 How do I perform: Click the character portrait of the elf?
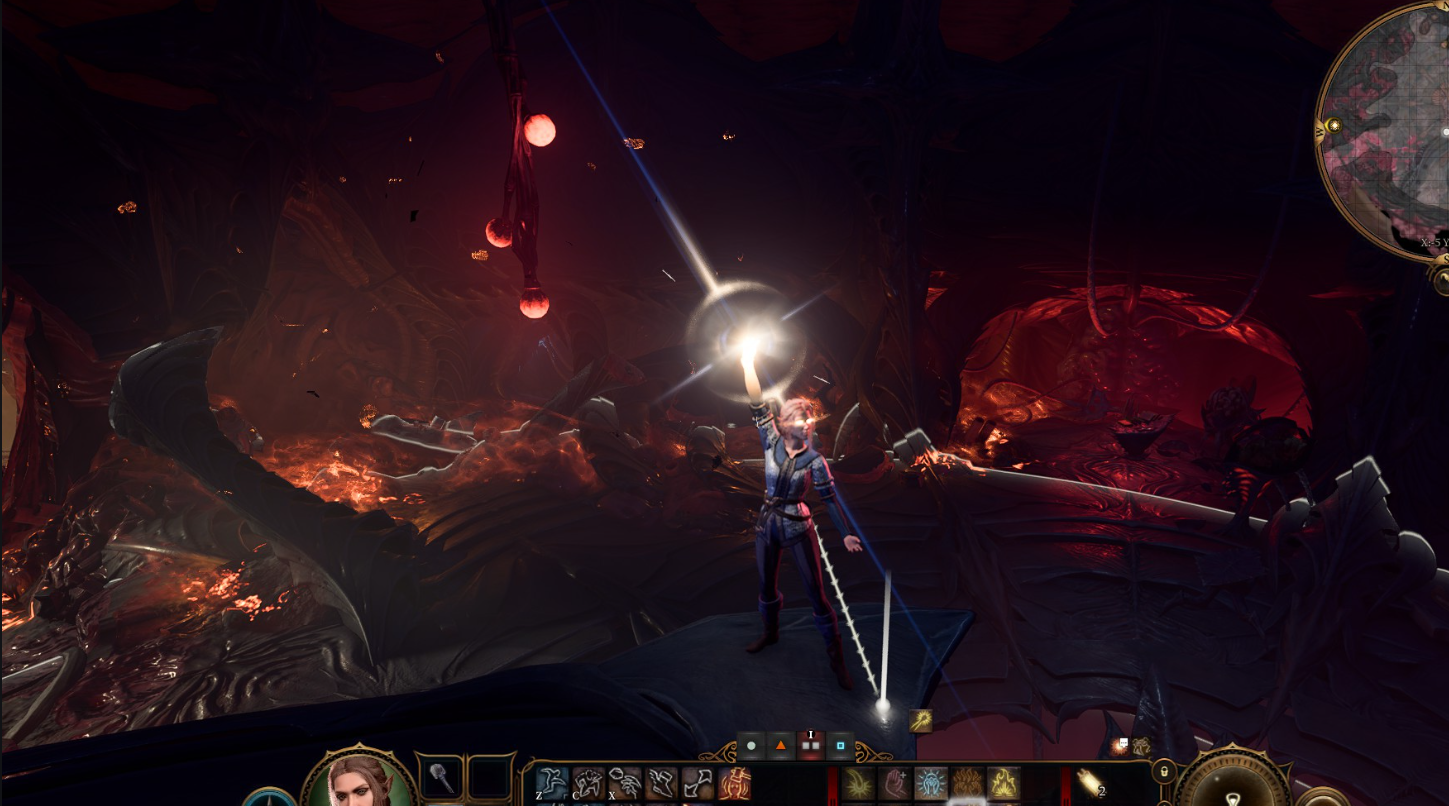[x=360, y=782]
